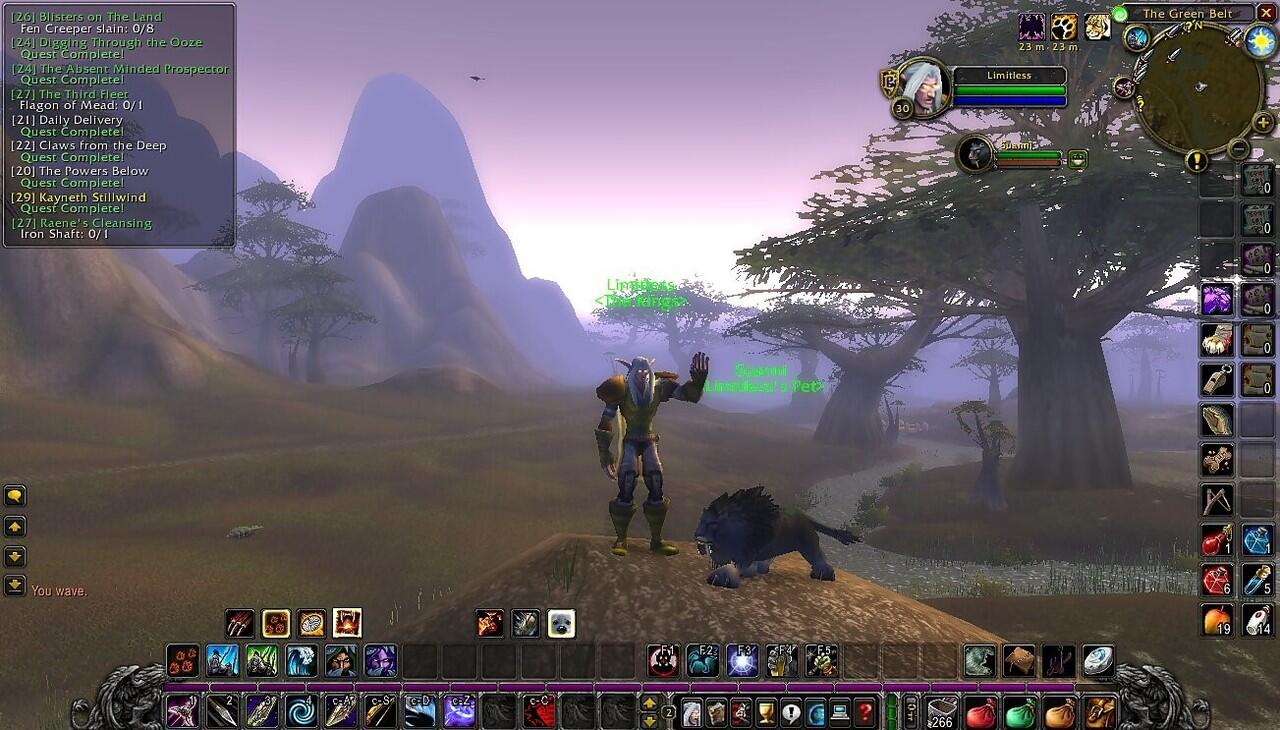Zoom out on the minimap
This screenshot has height=730, width=1280.
pyautogui.click(x=1238, y=149)
